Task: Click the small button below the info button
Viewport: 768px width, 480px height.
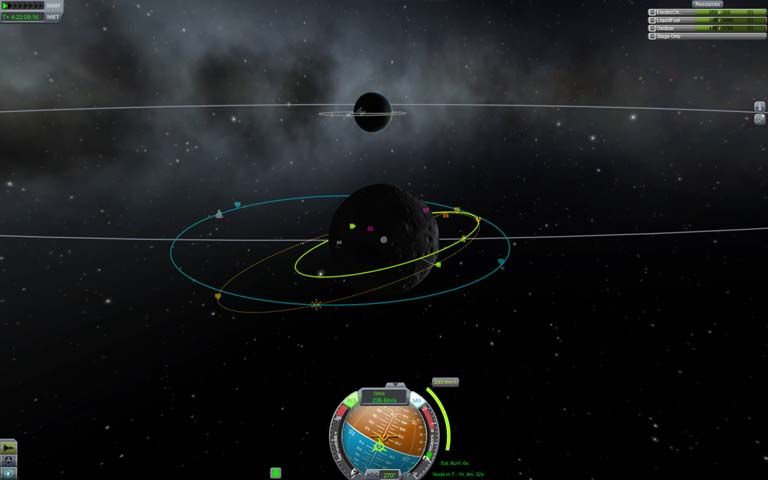Action: coord(760,118)
